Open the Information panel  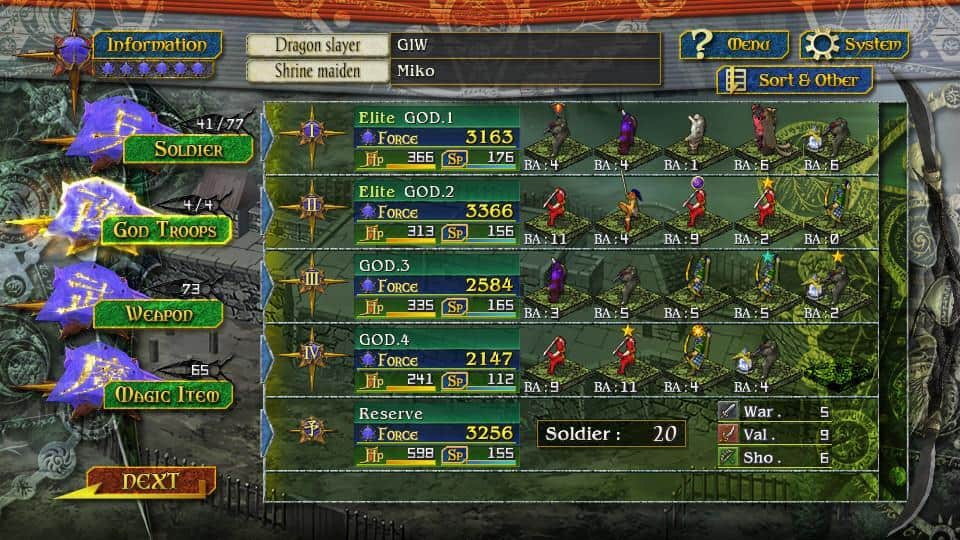157,45
